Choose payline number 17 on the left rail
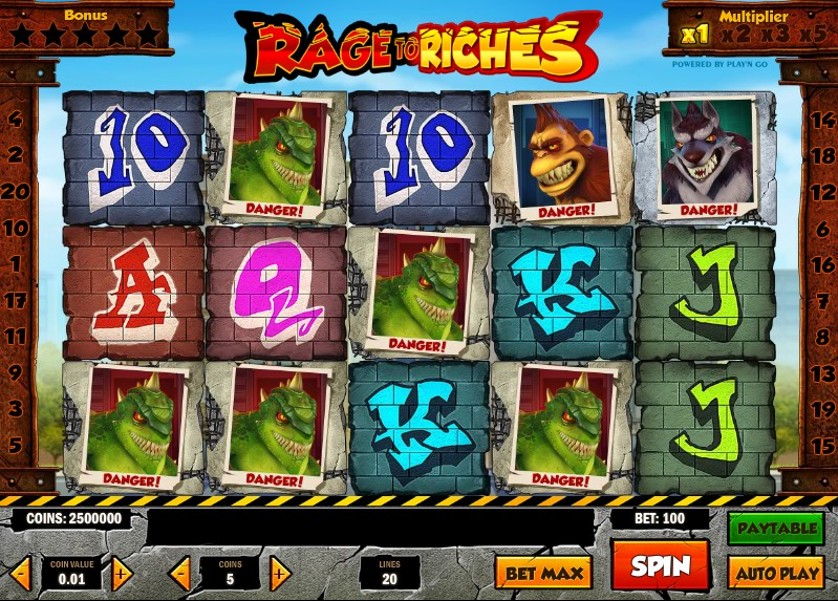 [x=14, y=300]
